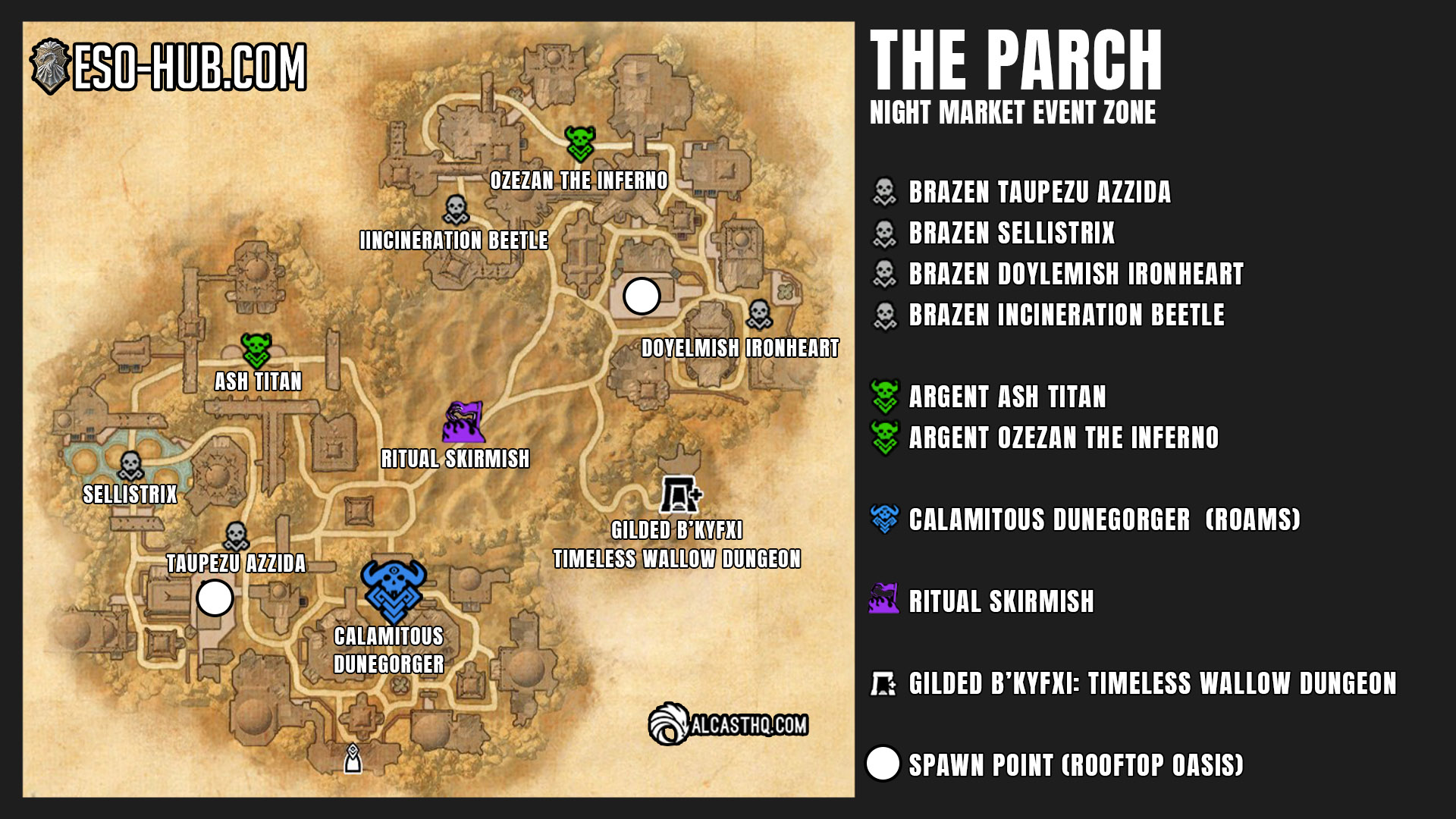1456x819 pixels.
Task: Select the Ritual Skirmish legend entry
Action: coord(1000,601)
